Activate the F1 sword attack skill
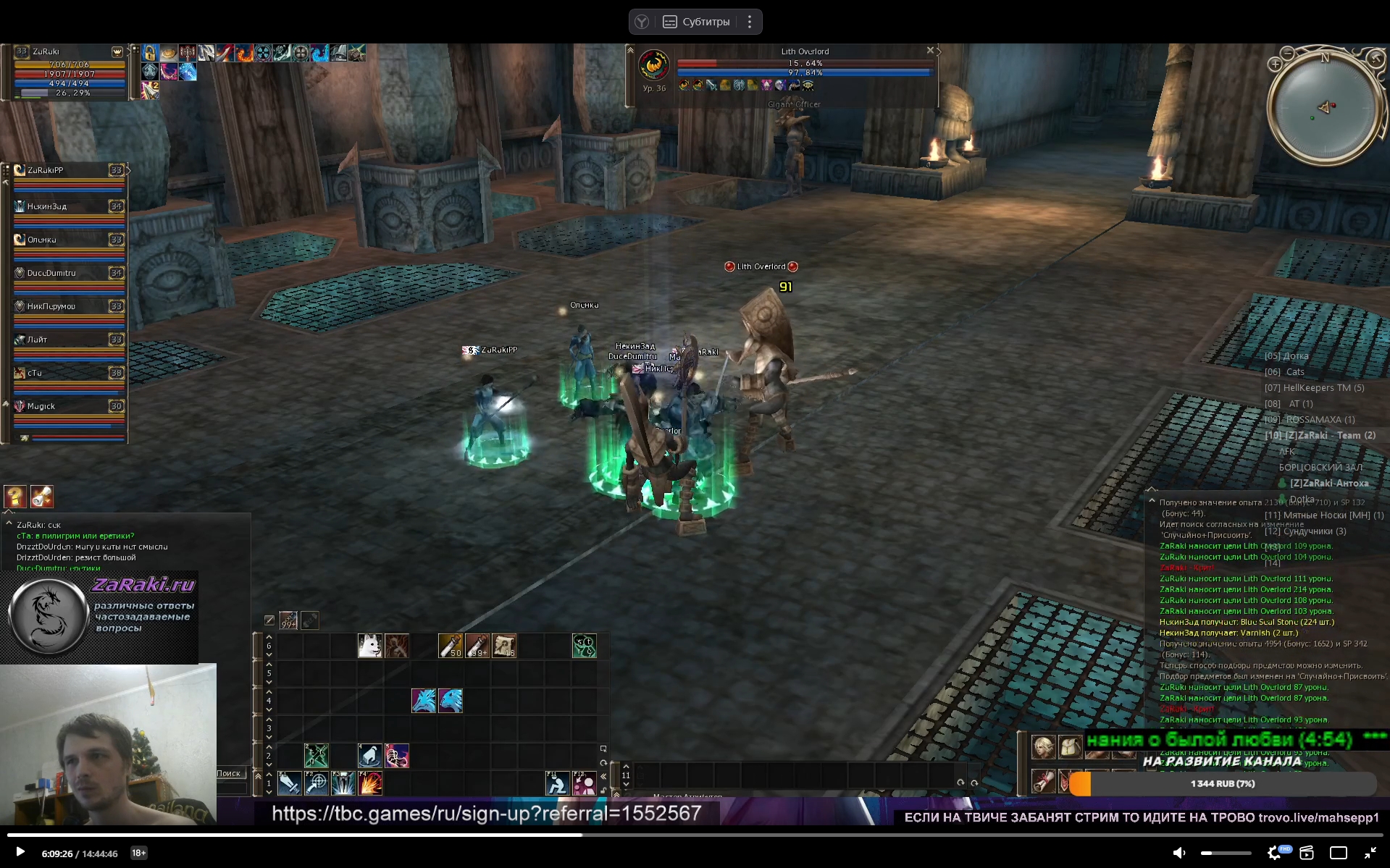This screenshot has height=868, width=1390. coord(289,783)
